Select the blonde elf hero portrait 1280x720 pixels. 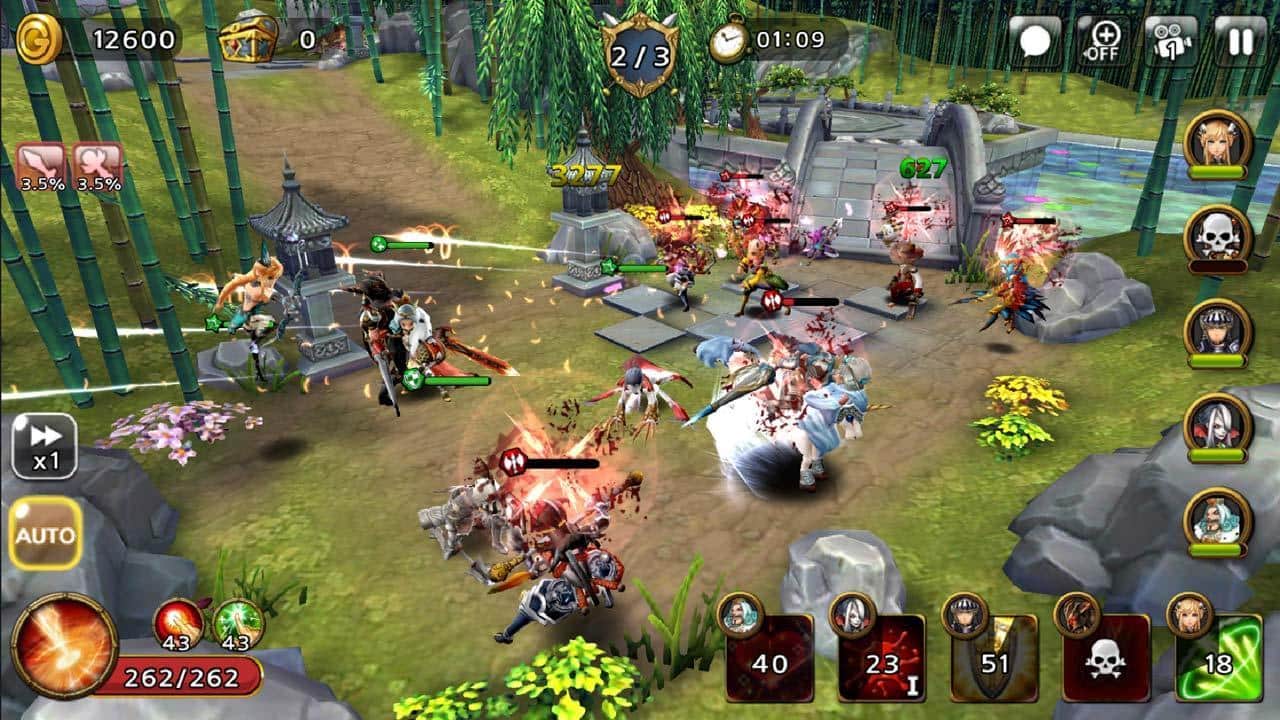pos(1217,142)
